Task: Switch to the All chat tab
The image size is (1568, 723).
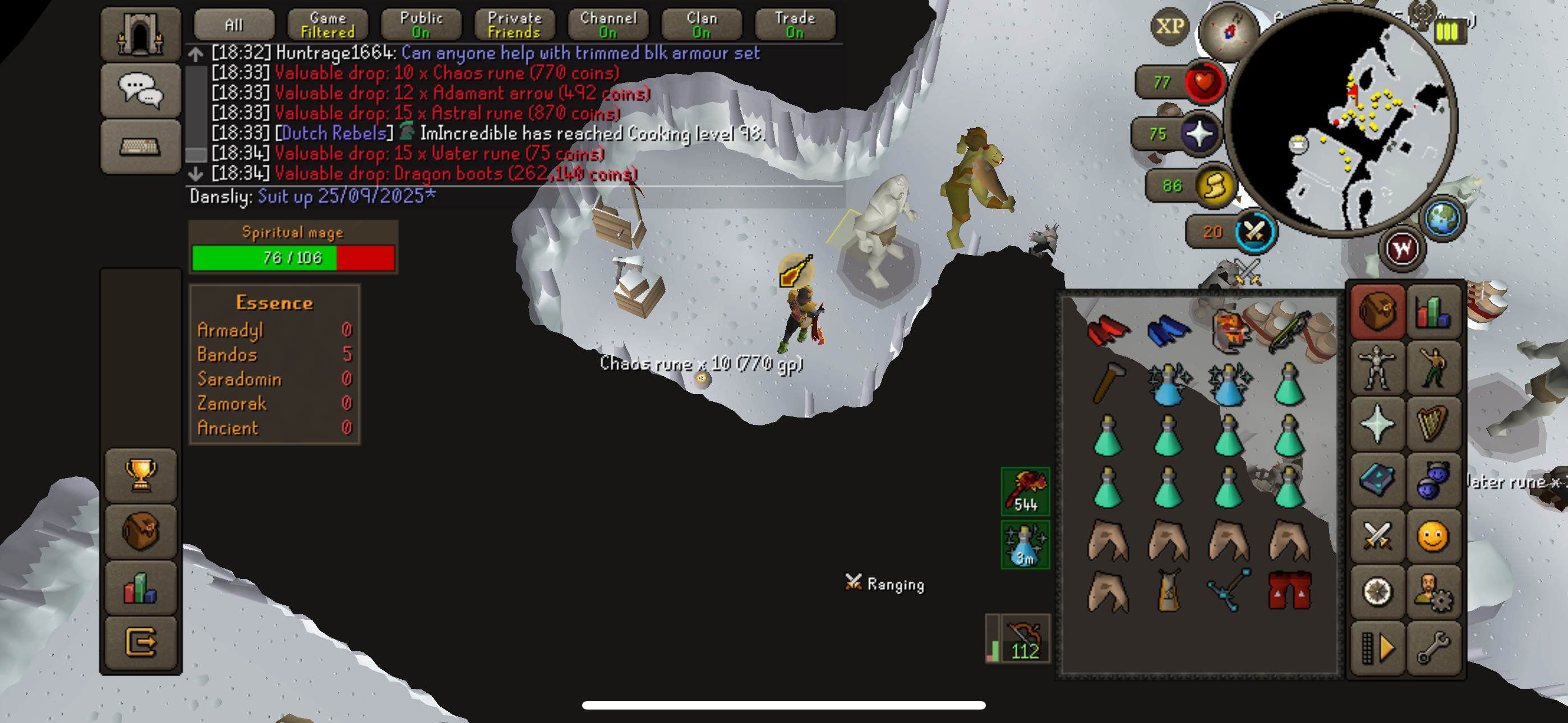Action: click(234, 25)
